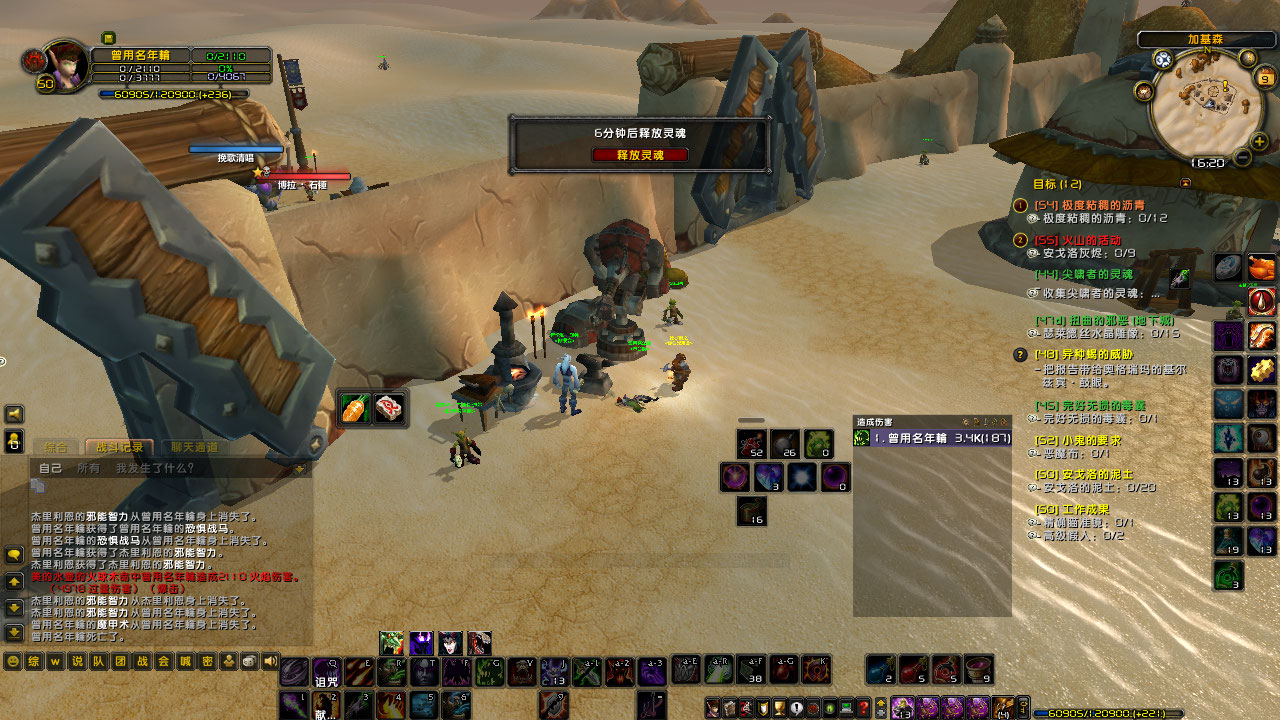Open the calendar icon on the minimap
The height and width of the screenshot is (720, 1280).
pos(1263,77)
